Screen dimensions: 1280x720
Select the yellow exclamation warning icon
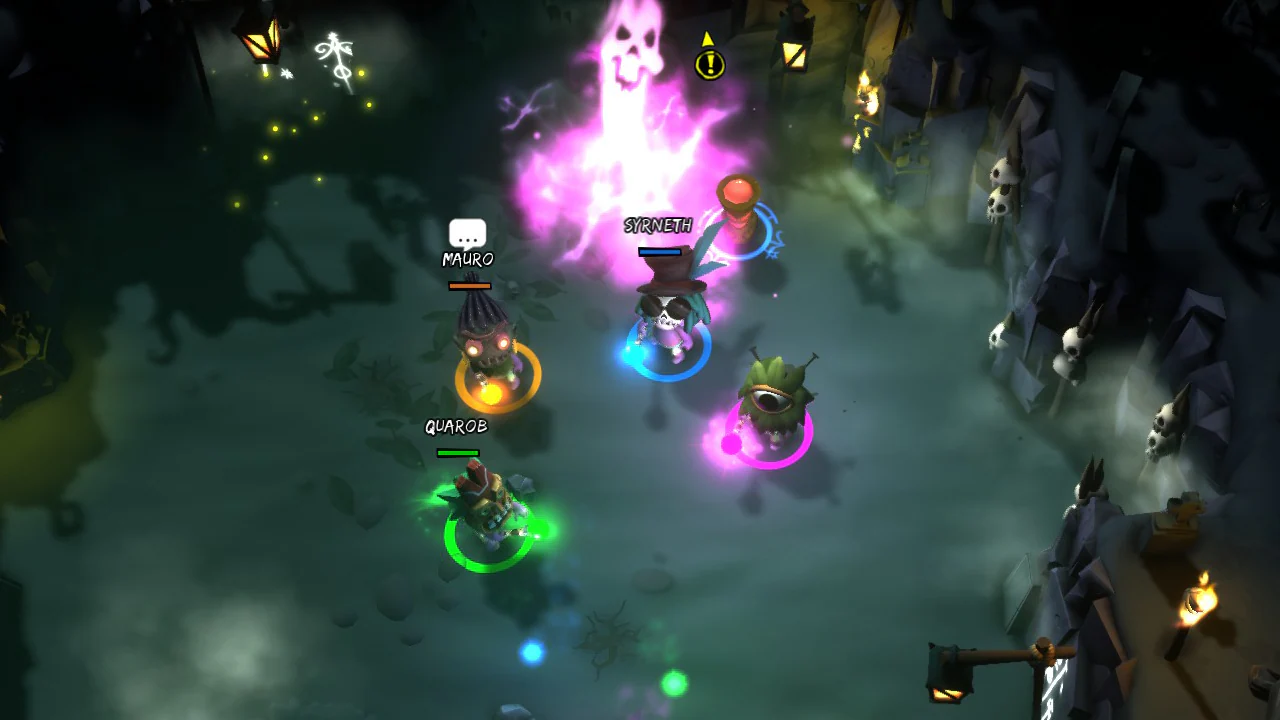click(x=709, y=67)
